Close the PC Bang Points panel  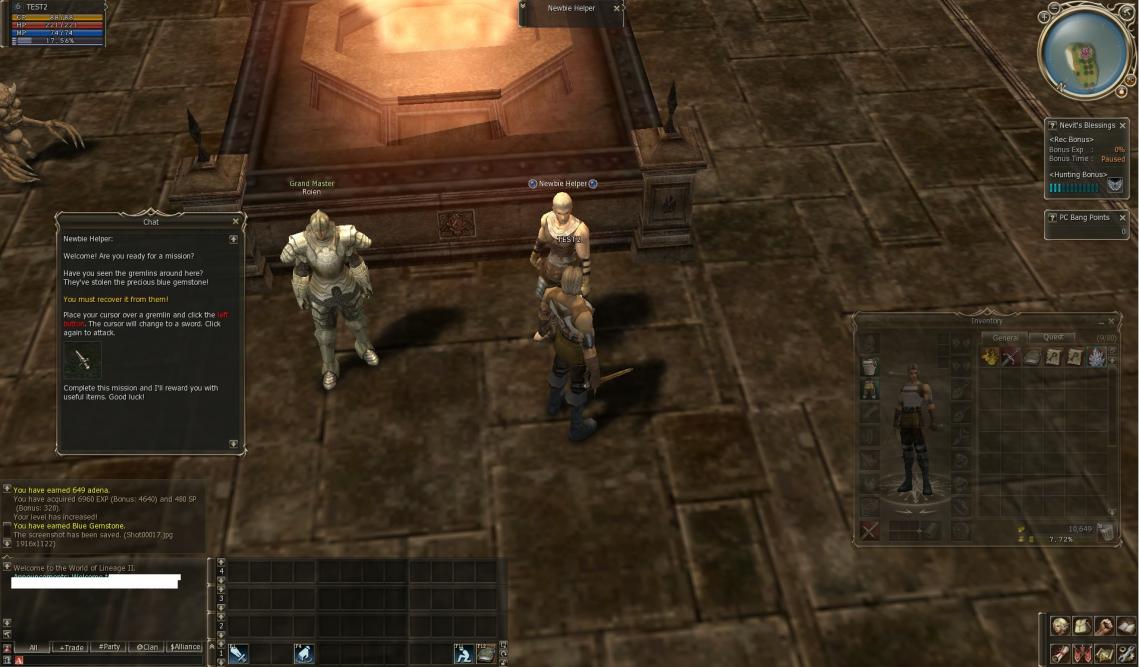1122,217
